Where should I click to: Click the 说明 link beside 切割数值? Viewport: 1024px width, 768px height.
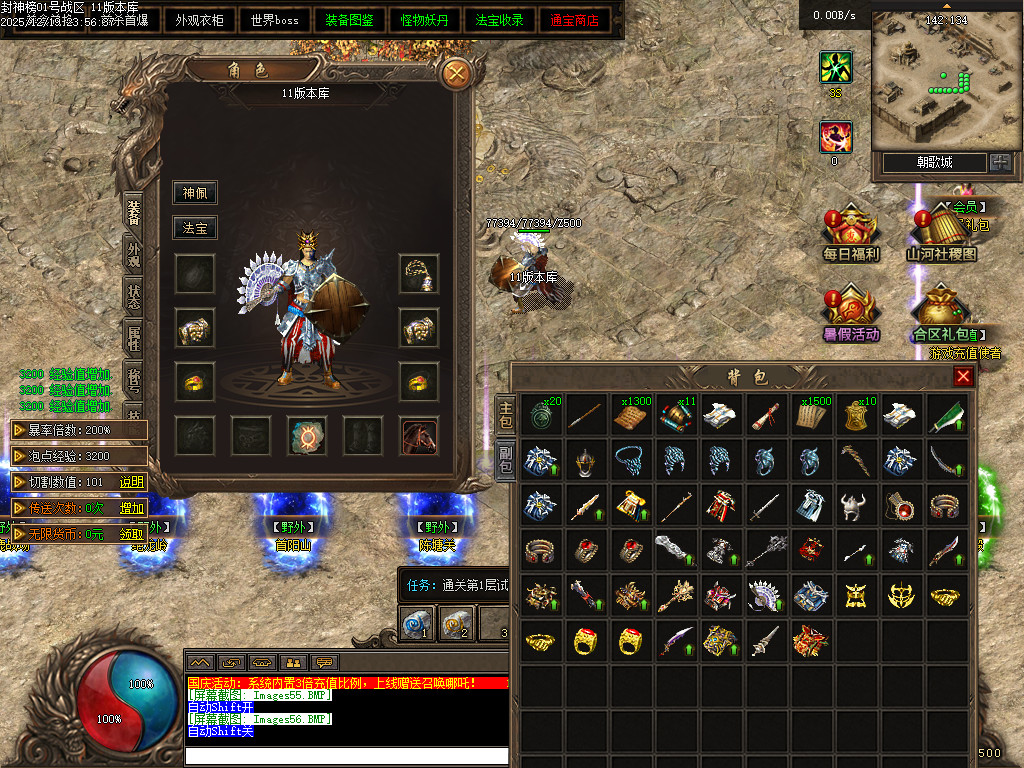pyautogui.click(x=132, y=482)
